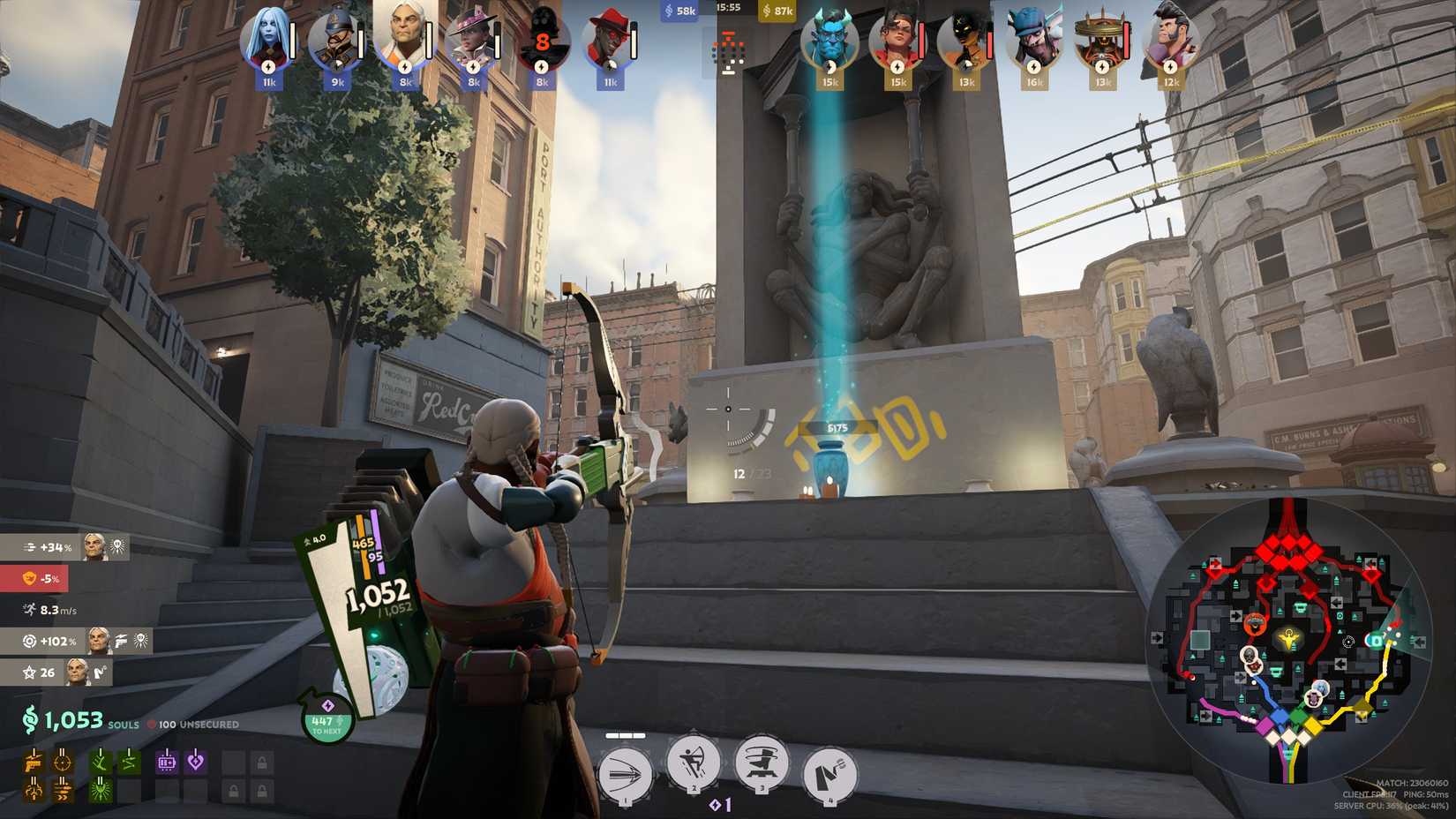Select the orange crosshair weapon item
Viewport: 1456px width, 819px height.
(62, 763)
